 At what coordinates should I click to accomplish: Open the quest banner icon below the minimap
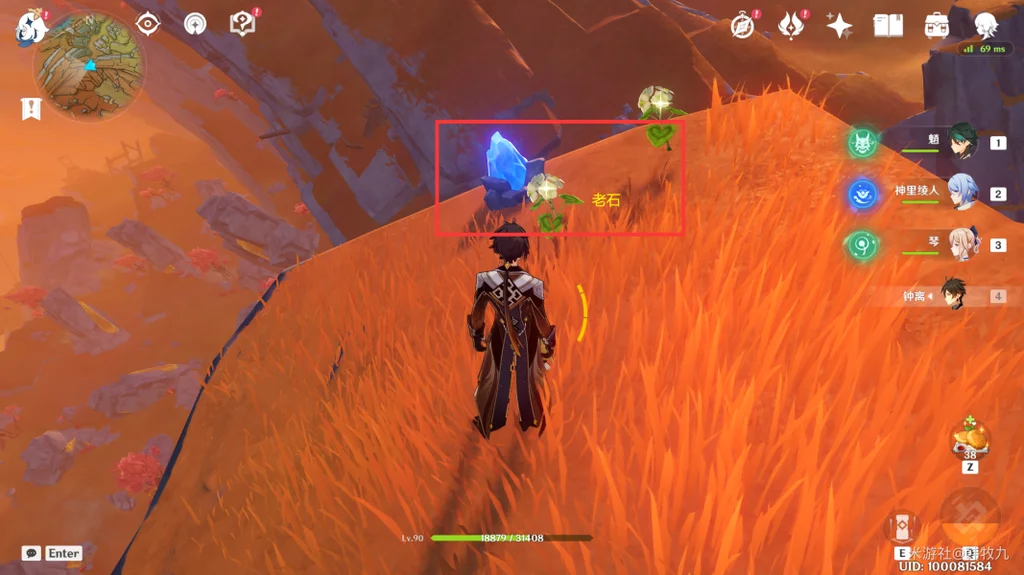coord(30,108)
